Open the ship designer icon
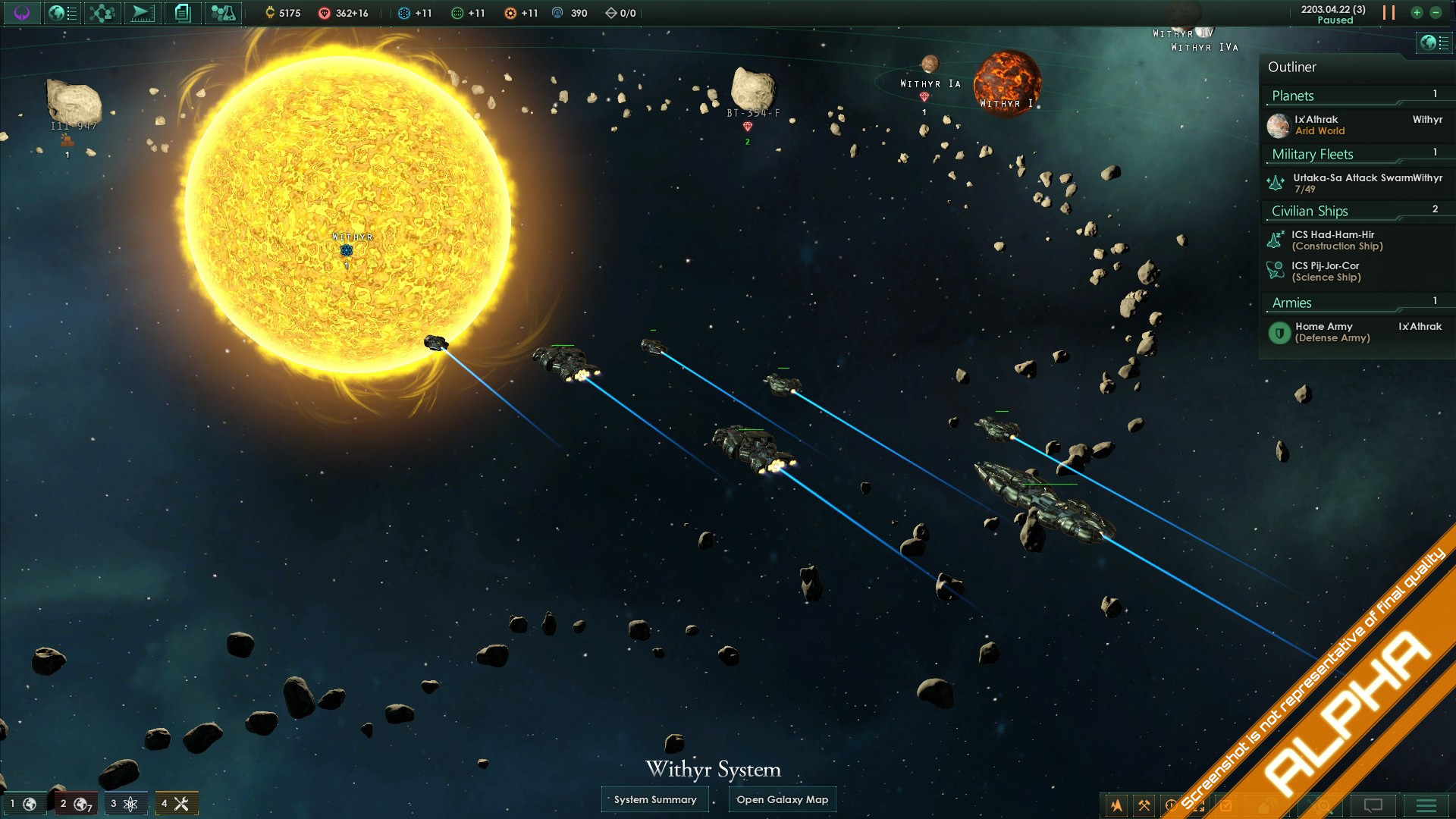The width and height of the screenshot is (1456, 819). tap(141, 13)
